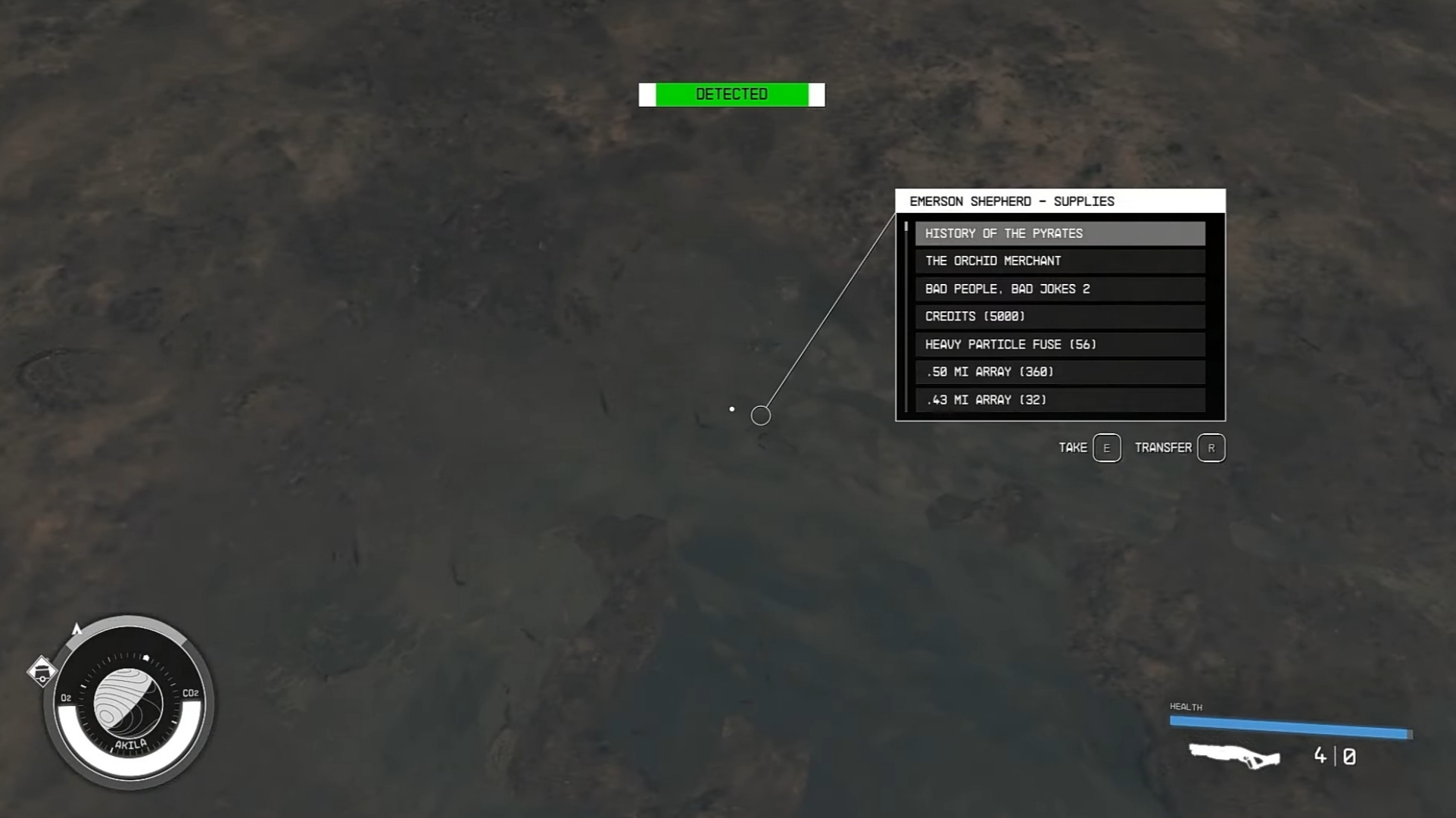
Task: Select The Orchid Merchant item
Action: pos(1059,261)
